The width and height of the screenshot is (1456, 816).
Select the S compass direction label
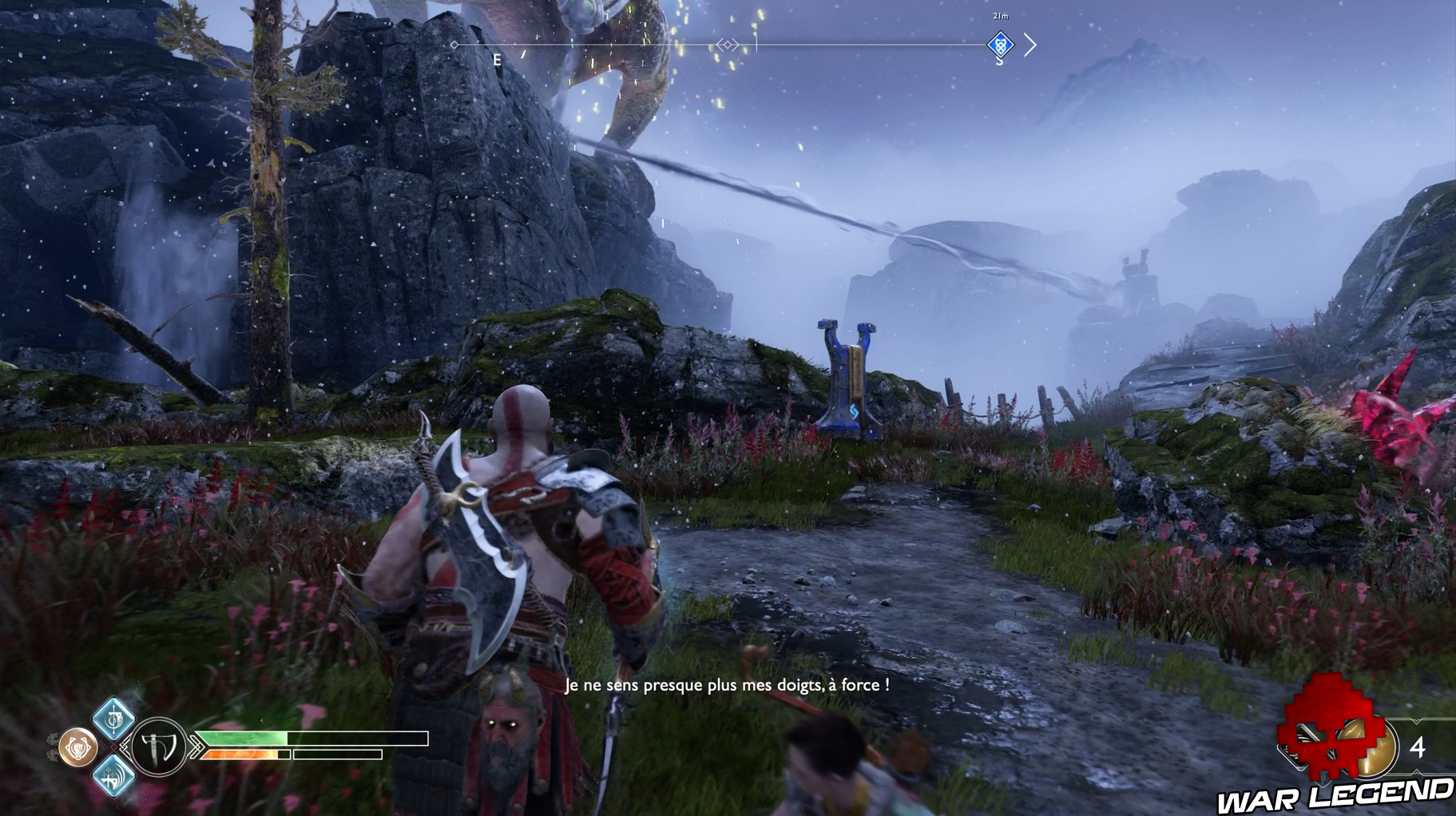(x=999, y=61)
